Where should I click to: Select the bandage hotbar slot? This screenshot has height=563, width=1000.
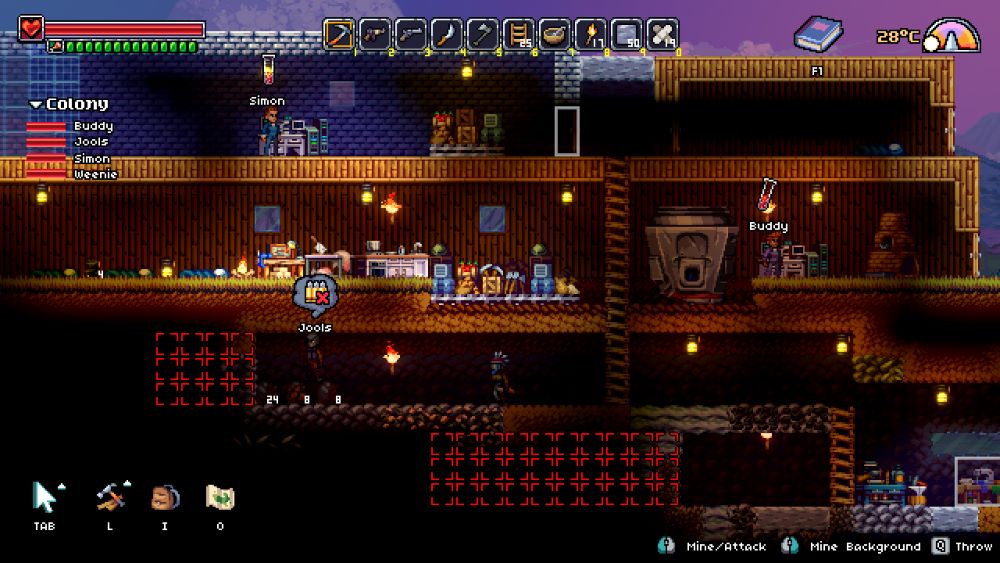click(x=663, y=34)
